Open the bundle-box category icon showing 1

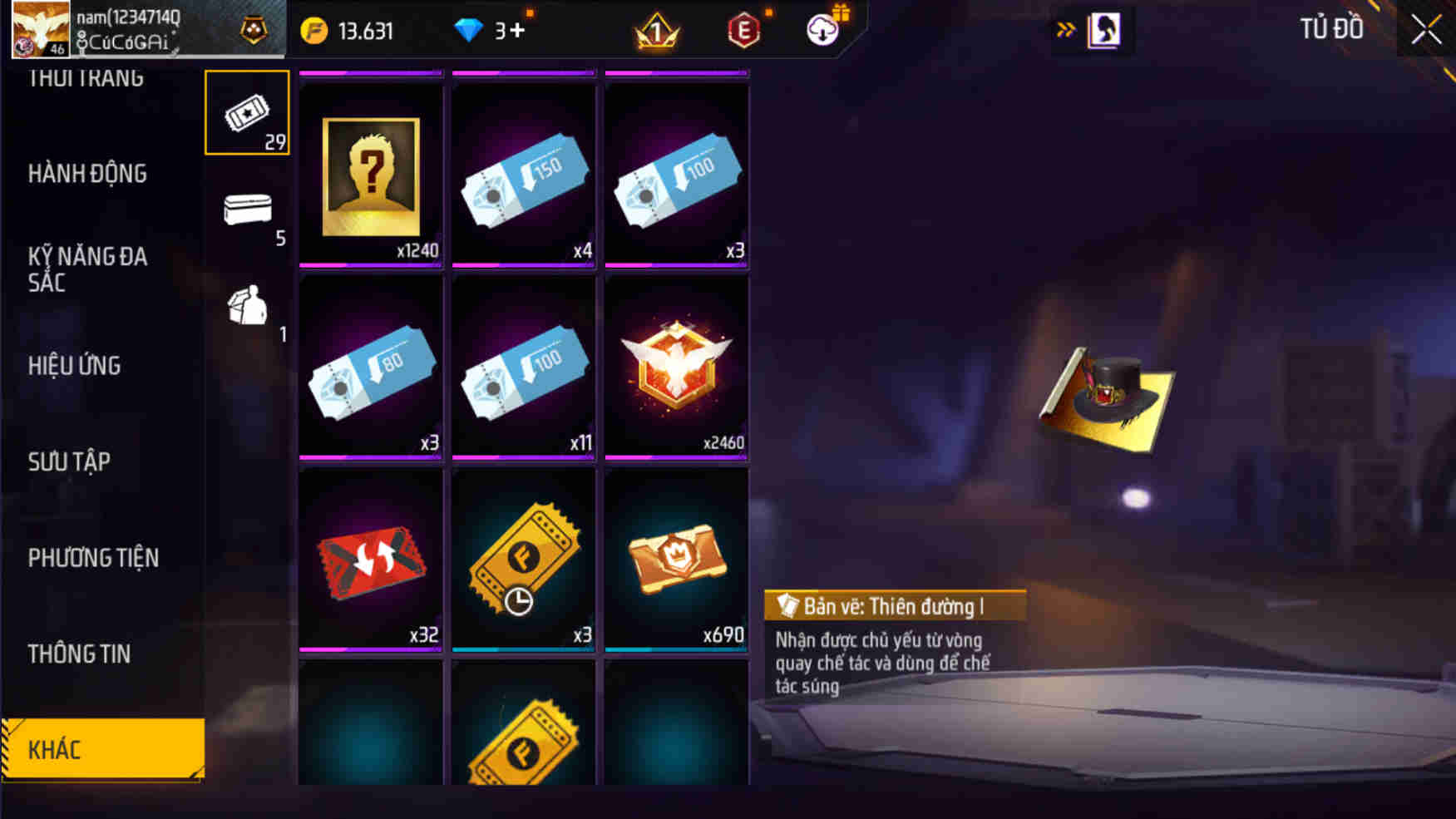246,309
